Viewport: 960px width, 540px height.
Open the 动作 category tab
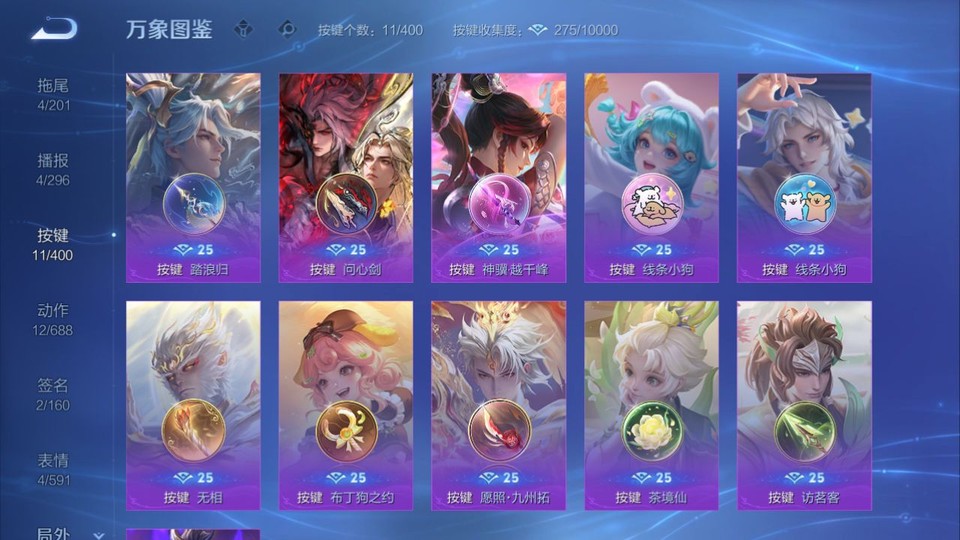coord(53,319)
